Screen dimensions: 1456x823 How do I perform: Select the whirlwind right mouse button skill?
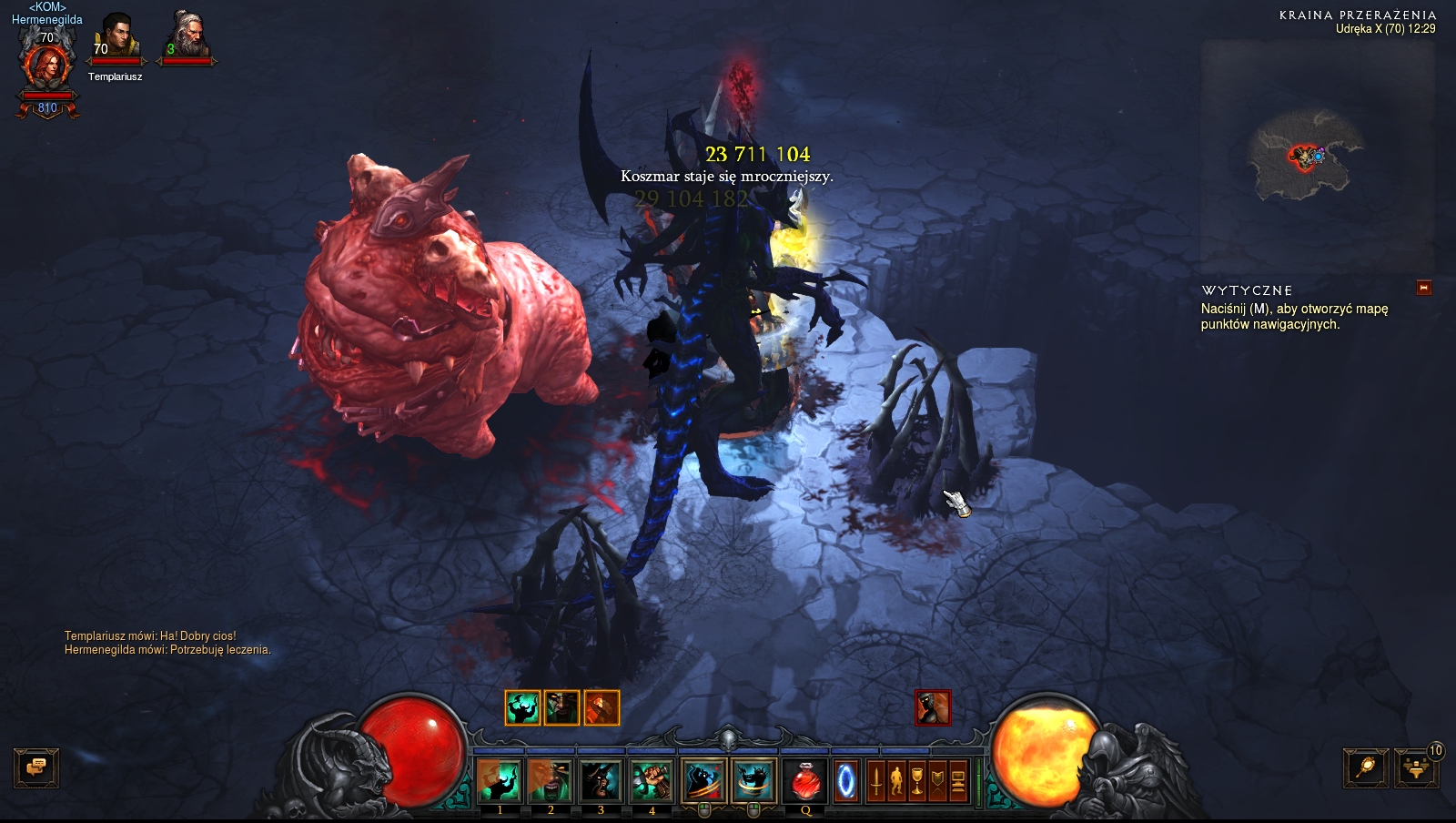[753, 781]
